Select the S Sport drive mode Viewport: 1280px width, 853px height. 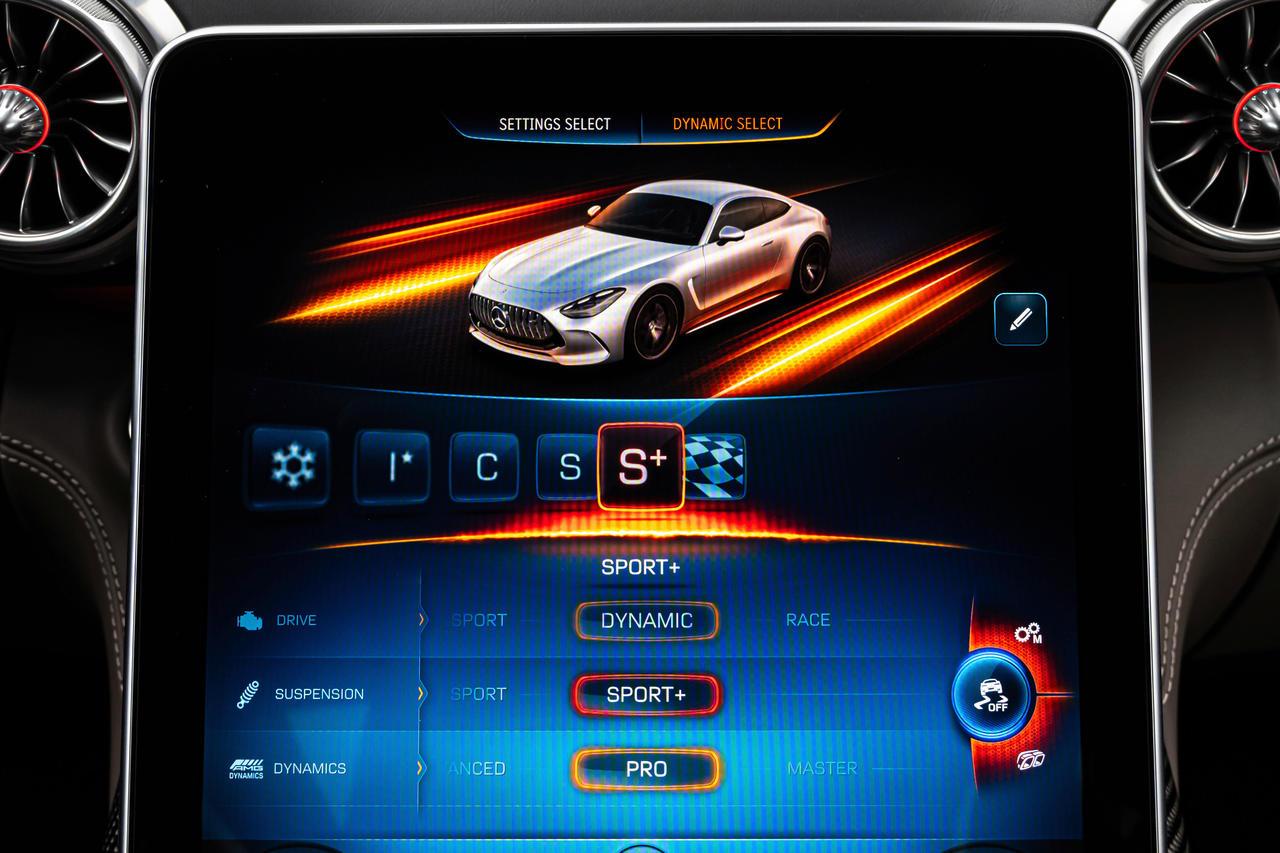tap(569, 465)
